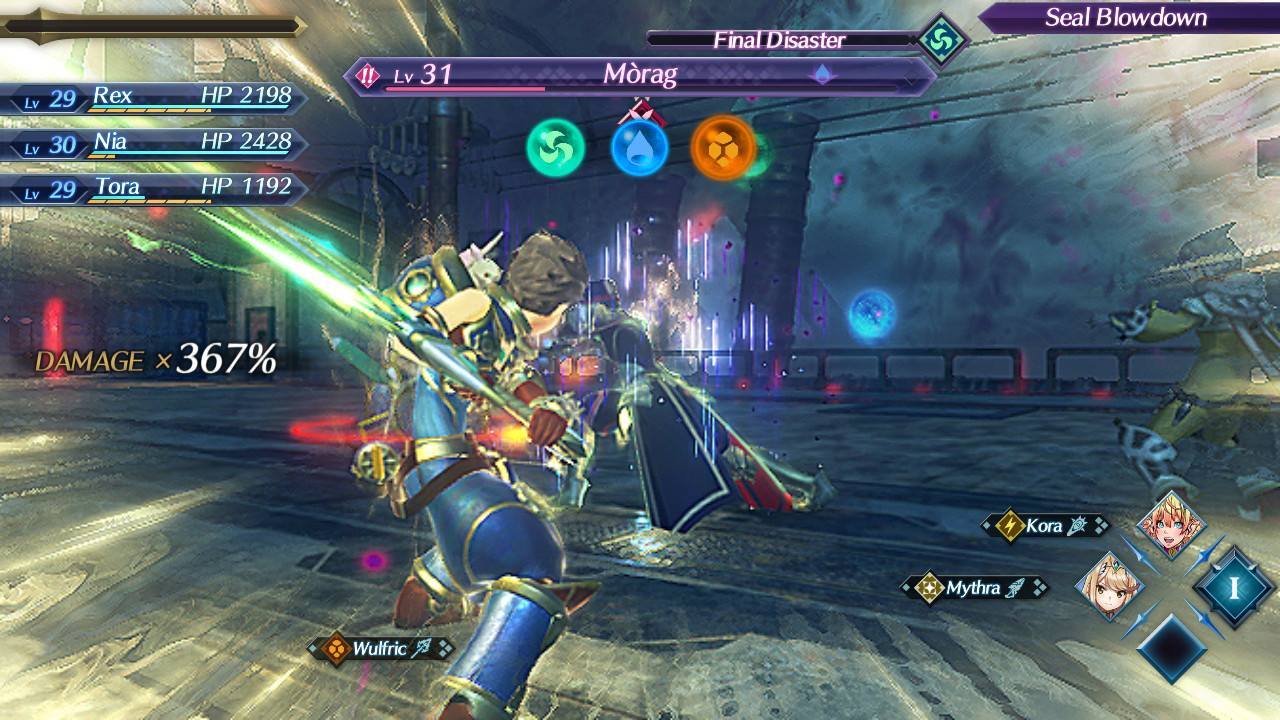Image resolution: width=1280 pixels, height=720 pixels.
Task: Switch to Mythra's blade portrait
Action: [1109, 586]
